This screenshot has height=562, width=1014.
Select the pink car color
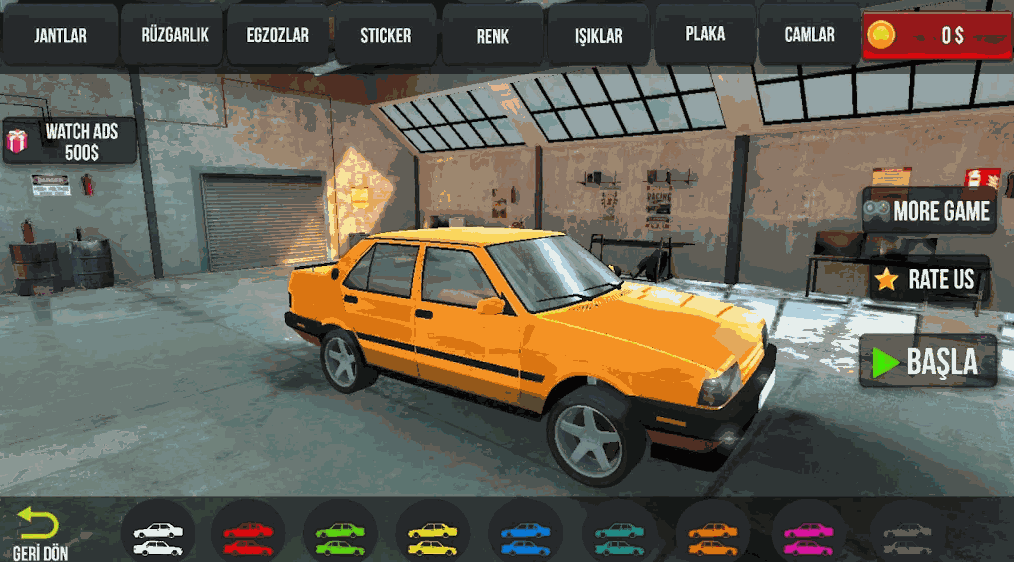(x=808, y=538)
